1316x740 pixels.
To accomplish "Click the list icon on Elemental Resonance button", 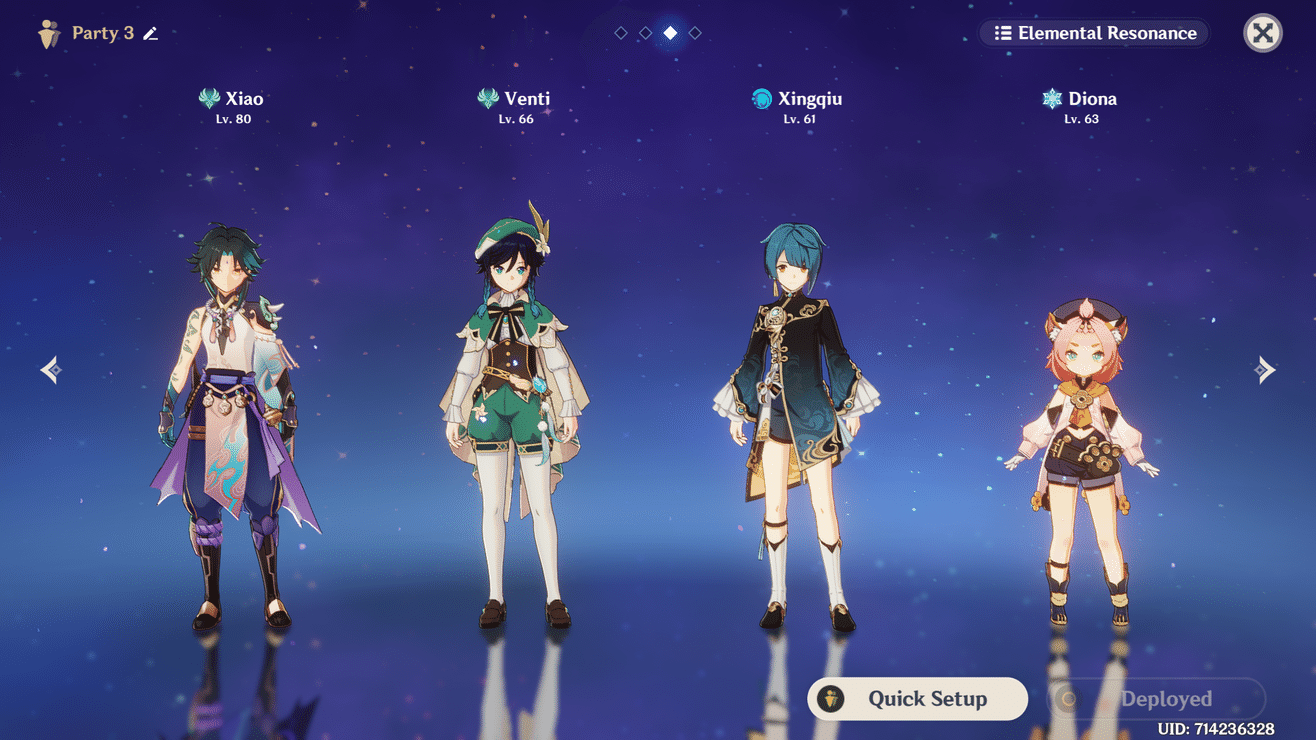I will pyautogui.click(x=1004, y=33).
